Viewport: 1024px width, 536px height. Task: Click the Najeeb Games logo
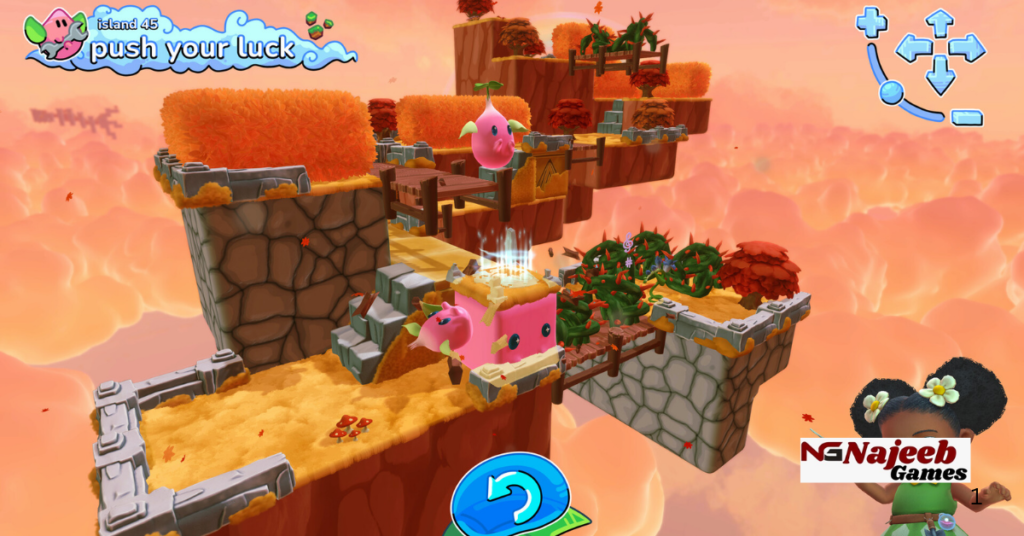coord(885,460)
